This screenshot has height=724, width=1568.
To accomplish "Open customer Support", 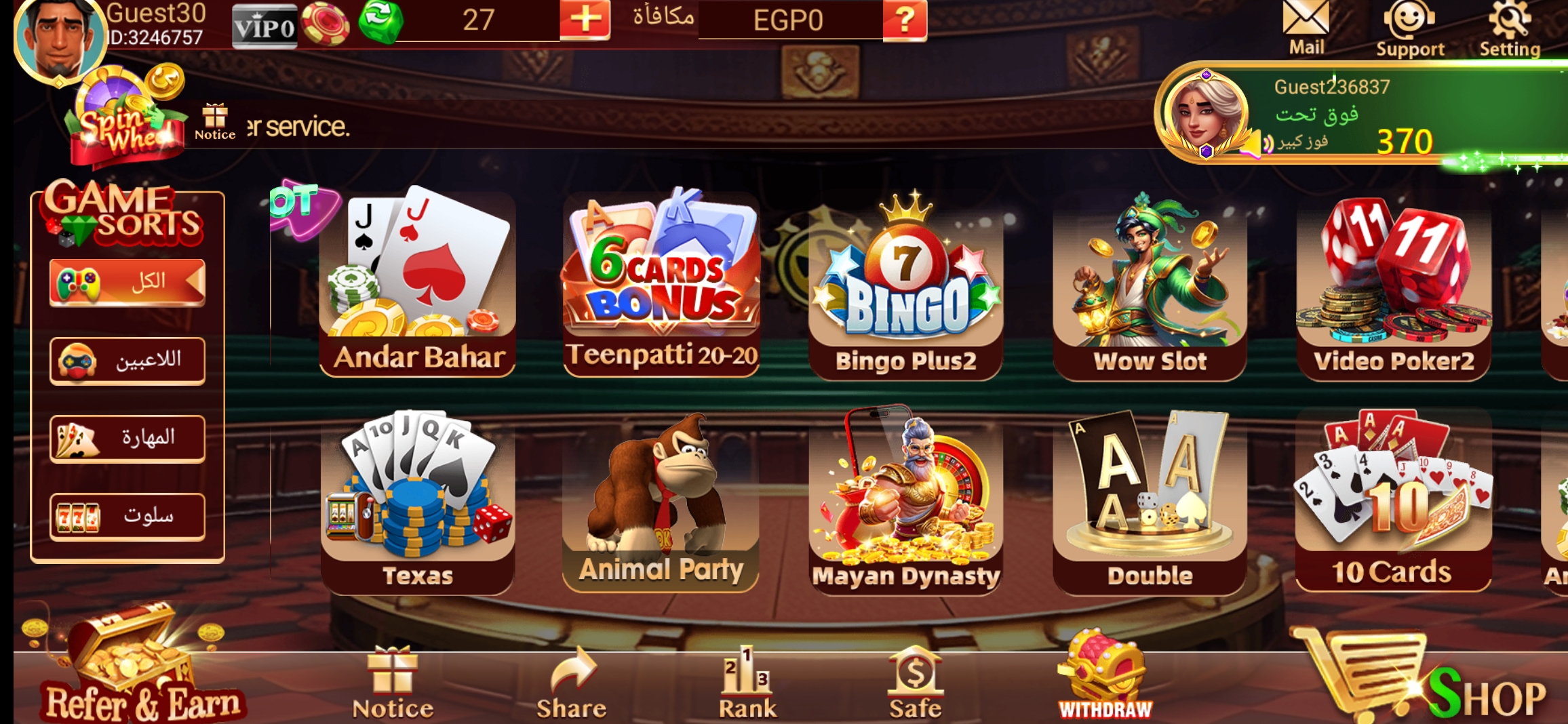I will click(1409, 24).
